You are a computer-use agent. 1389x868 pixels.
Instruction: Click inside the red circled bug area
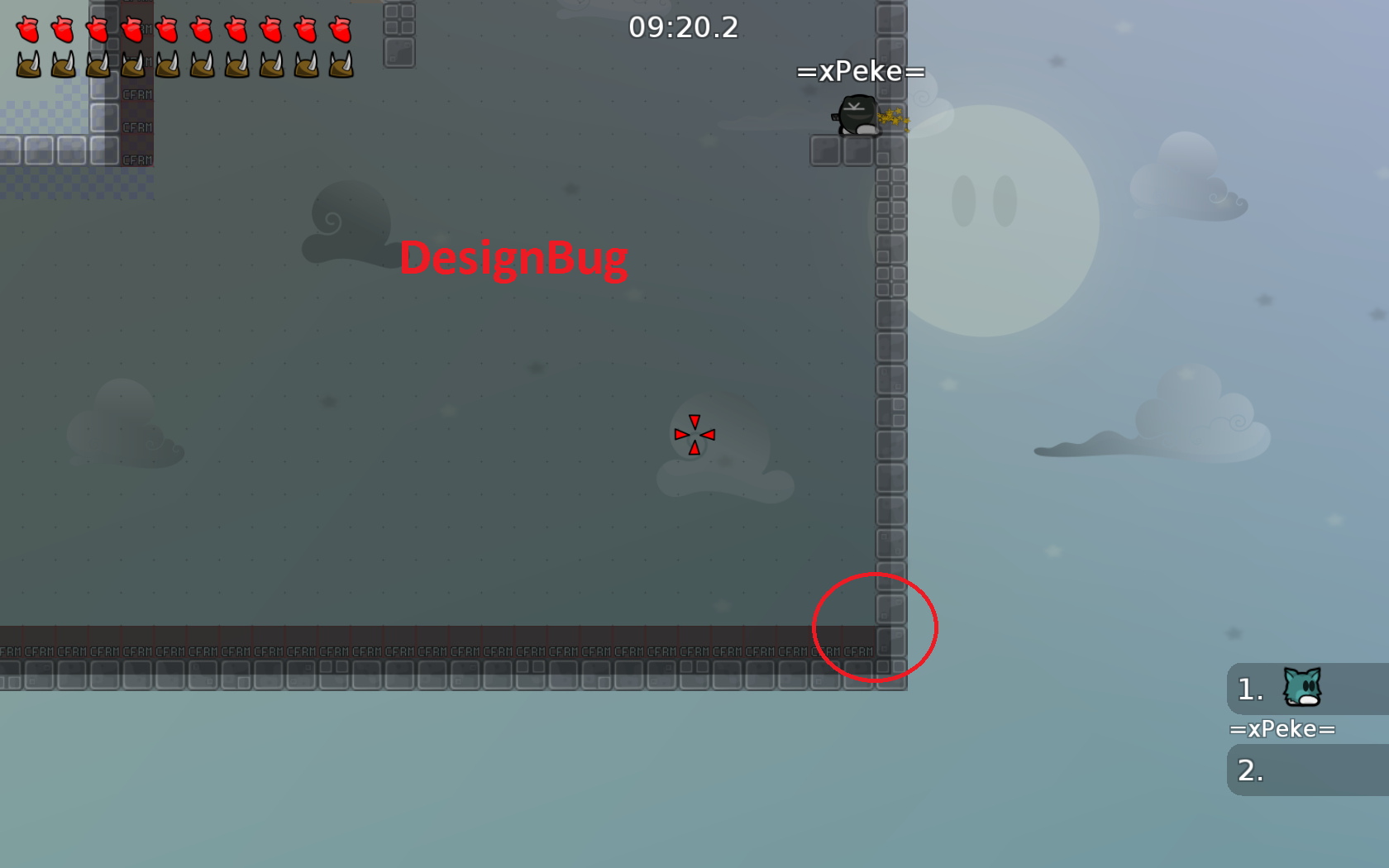[875, 628]
